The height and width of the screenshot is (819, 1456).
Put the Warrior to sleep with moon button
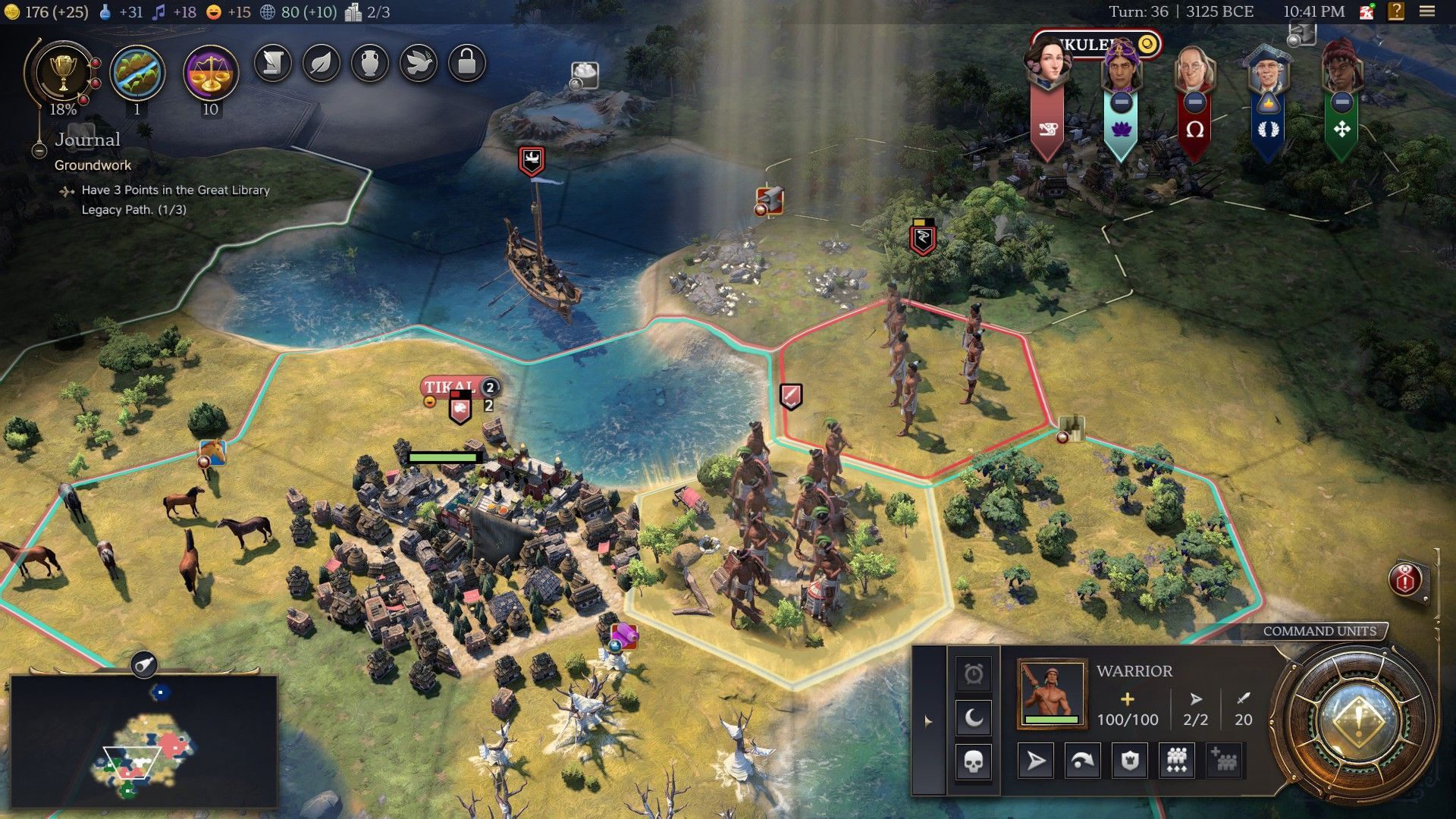[974, 717]
